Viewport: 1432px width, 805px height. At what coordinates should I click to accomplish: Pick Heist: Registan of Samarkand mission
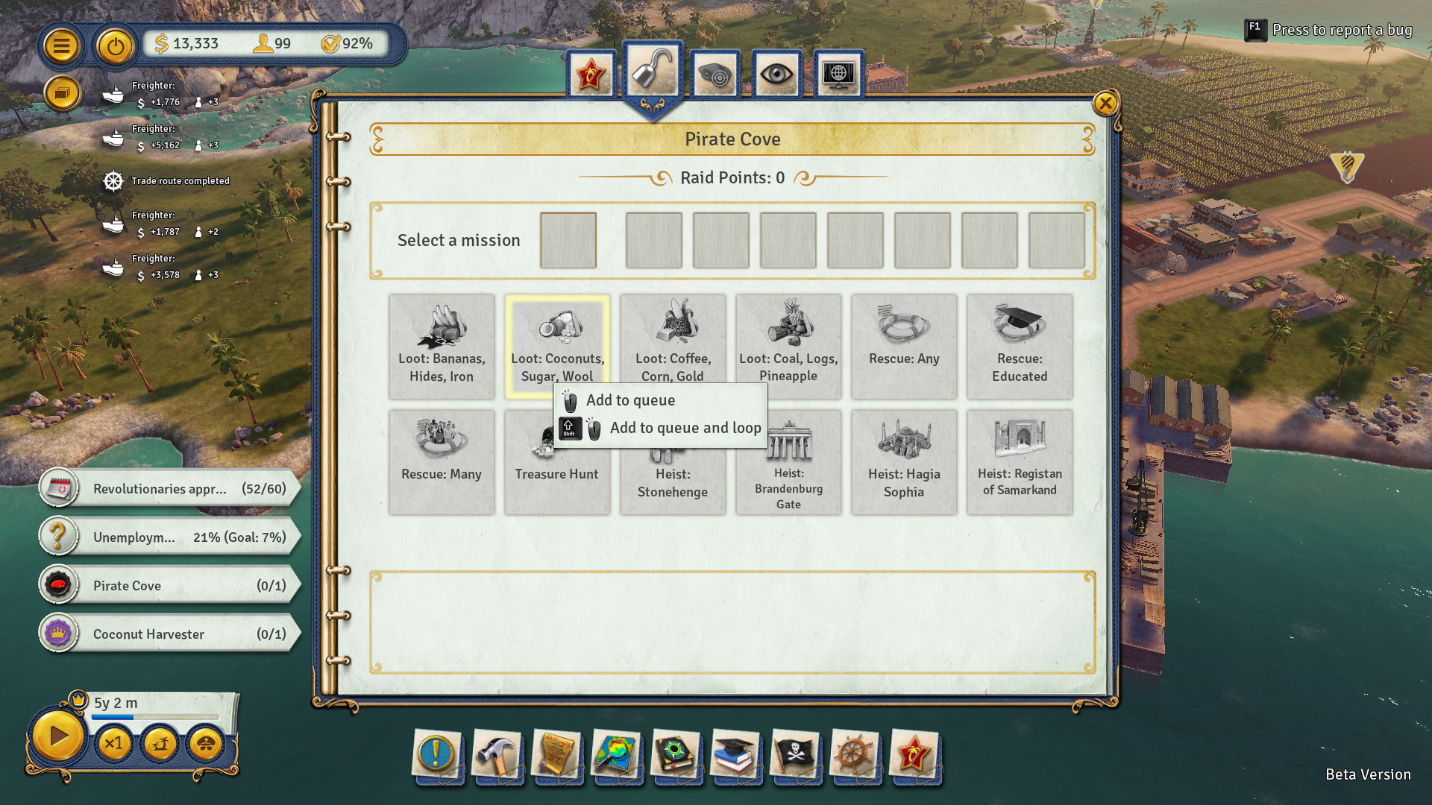(x=1019, y=462)
